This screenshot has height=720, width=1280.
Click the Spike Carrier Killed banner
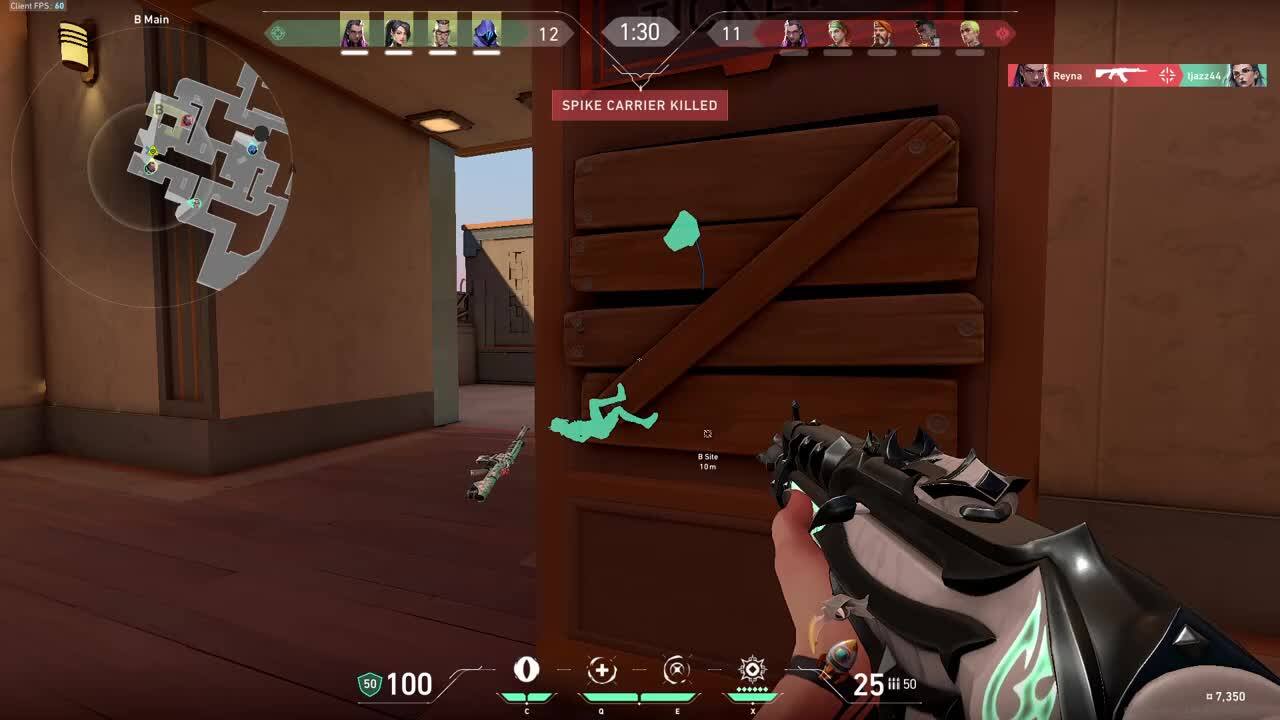tap(640, 105)
